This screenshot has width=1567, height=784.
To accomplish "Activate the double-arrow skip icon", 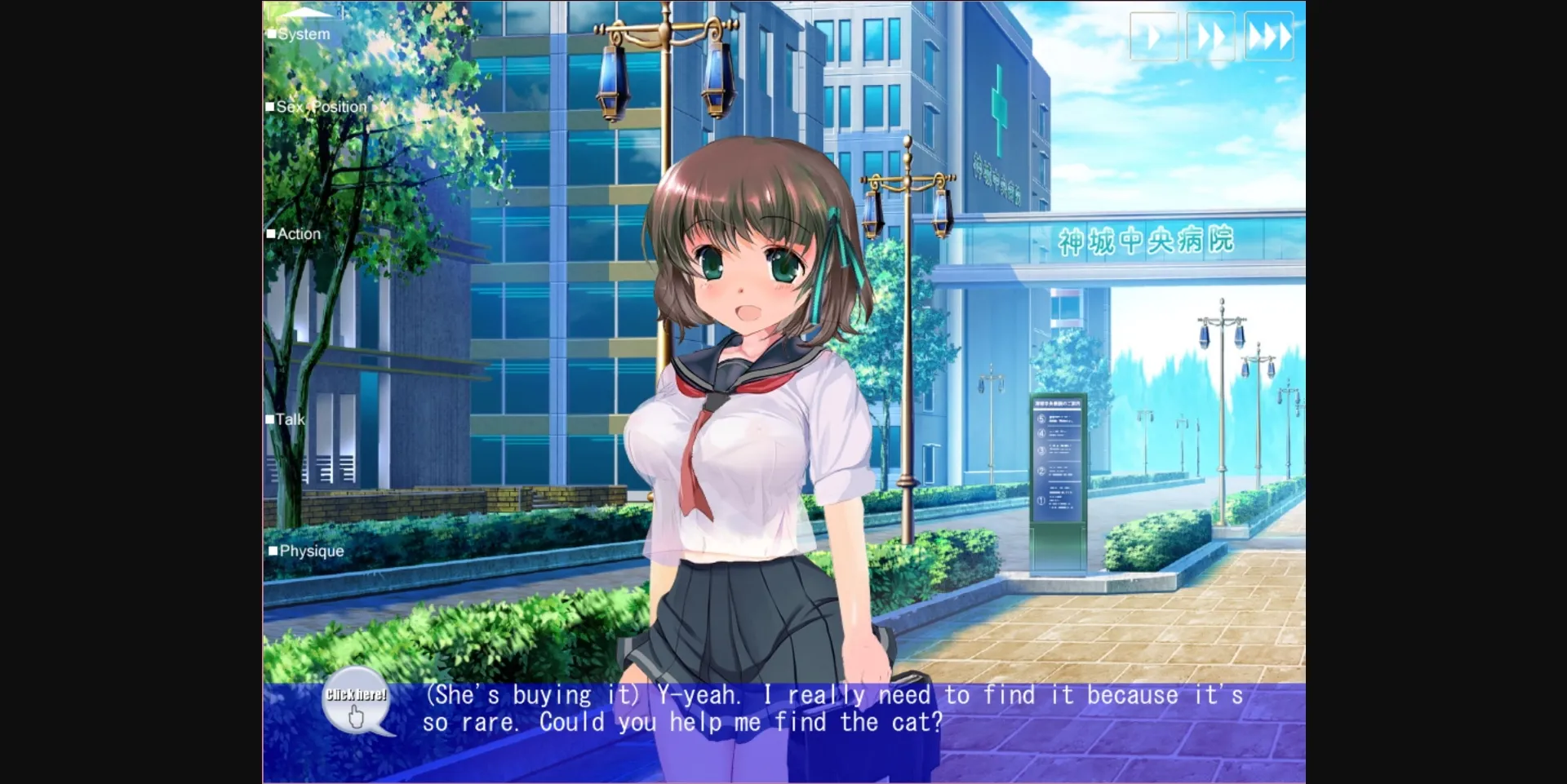I will tap(1212, 37).
